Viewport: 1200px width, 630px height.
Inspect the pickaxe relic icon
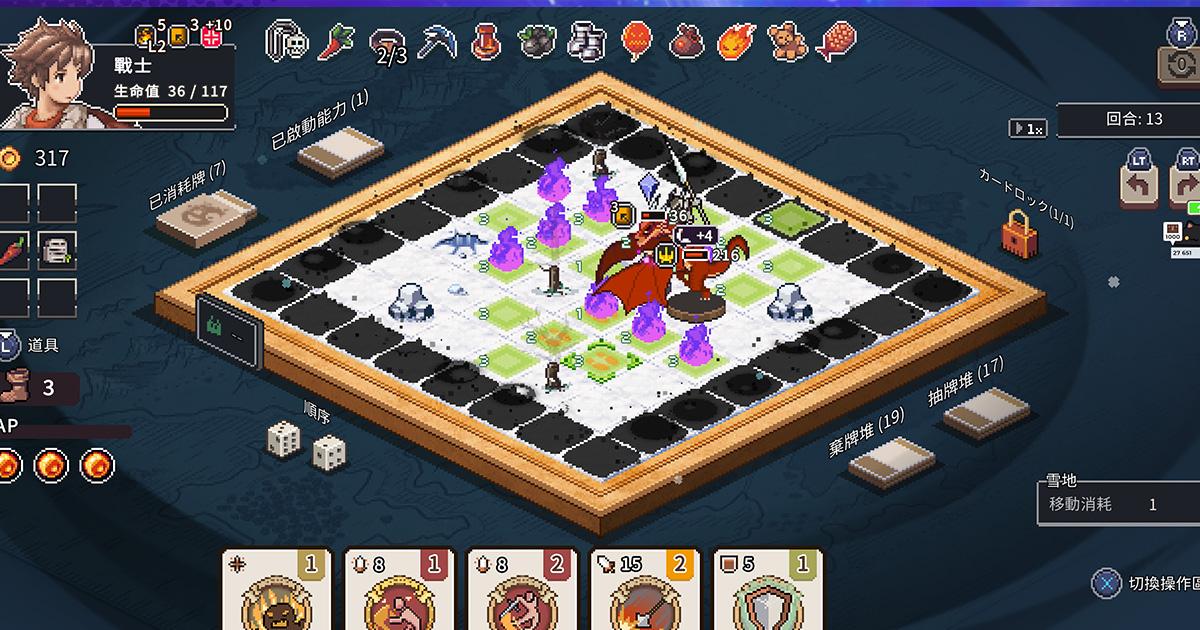click(436, 42)
